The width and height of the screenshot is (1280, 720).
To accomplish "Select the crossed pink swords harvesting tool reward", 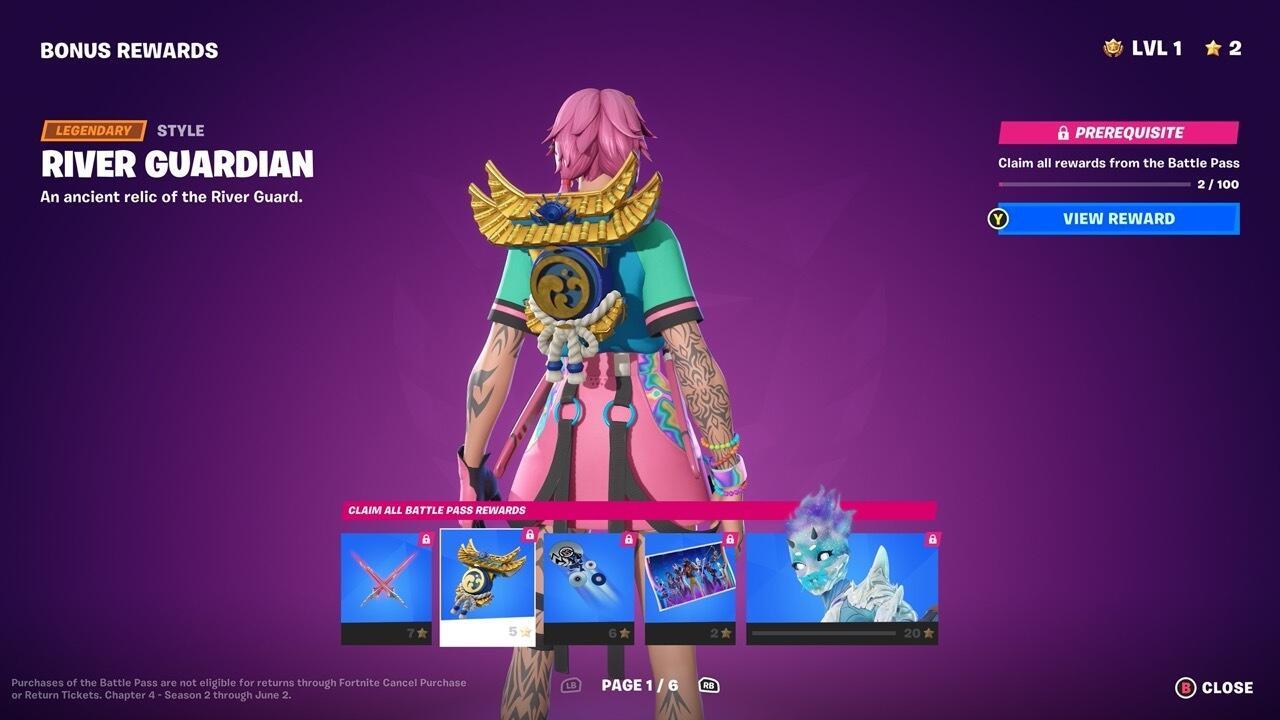I will coord(386,580).
